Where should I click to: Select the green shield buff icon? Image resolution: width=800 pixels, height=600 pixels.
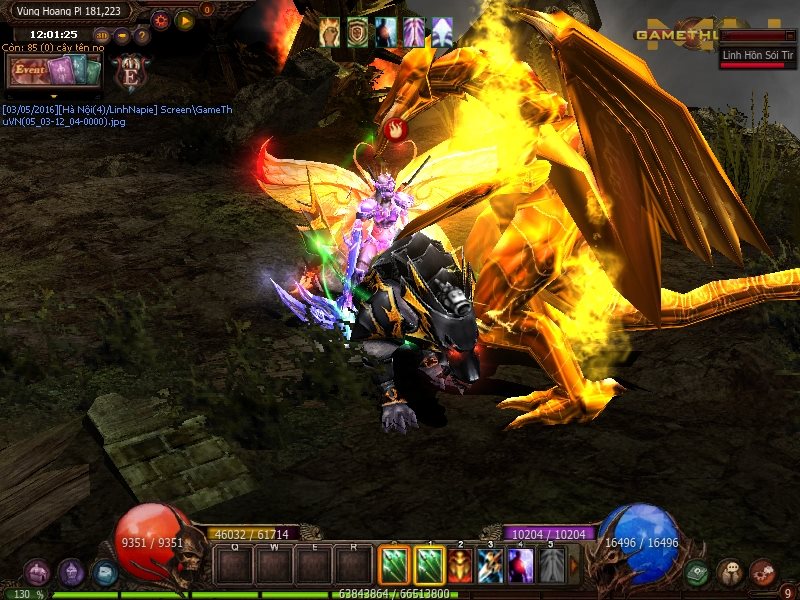click(x=358, y=32)
